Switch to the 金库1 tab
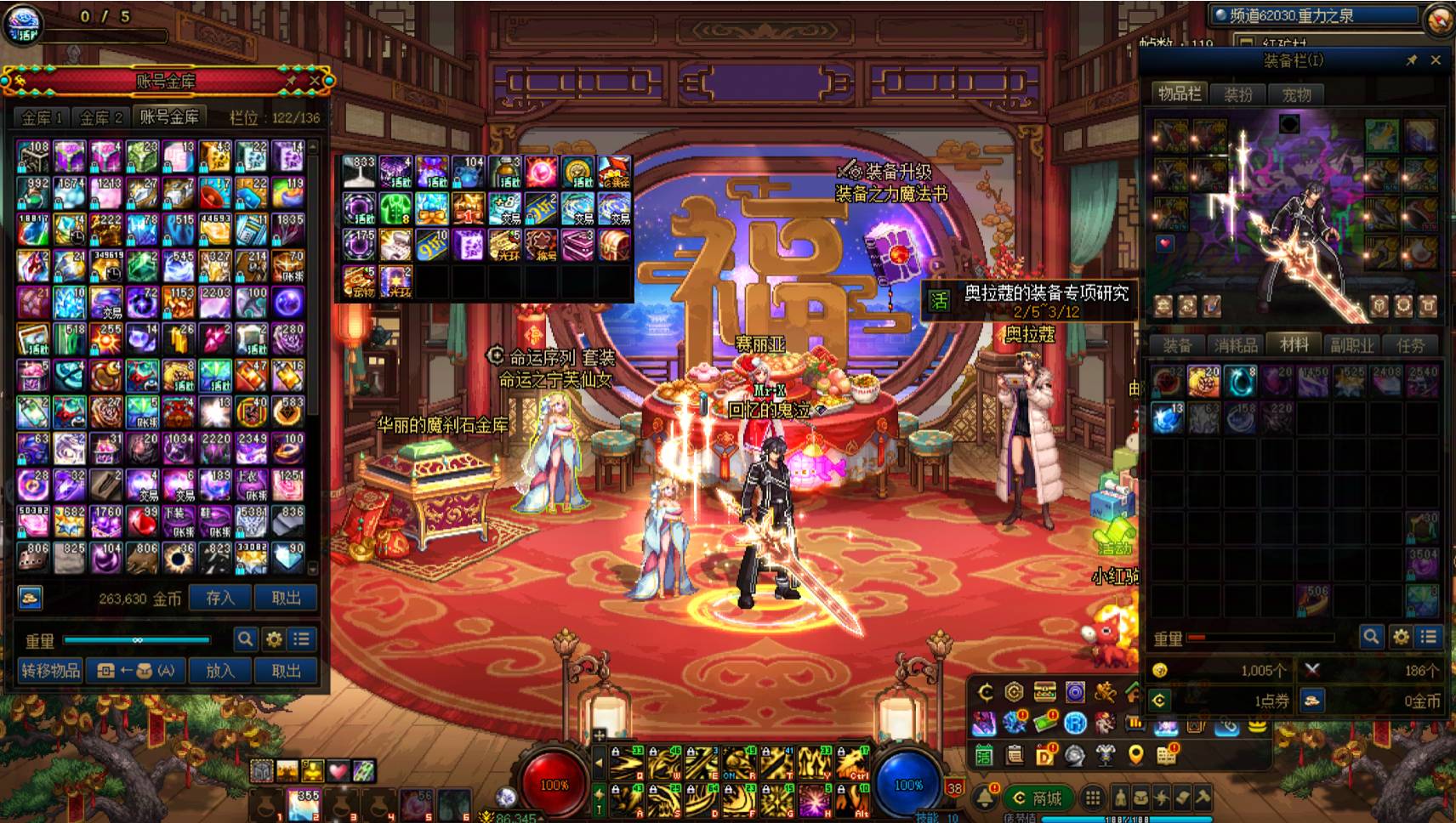Image resolution: width=1456 pixels, height=823 pixels. (42, 117)
